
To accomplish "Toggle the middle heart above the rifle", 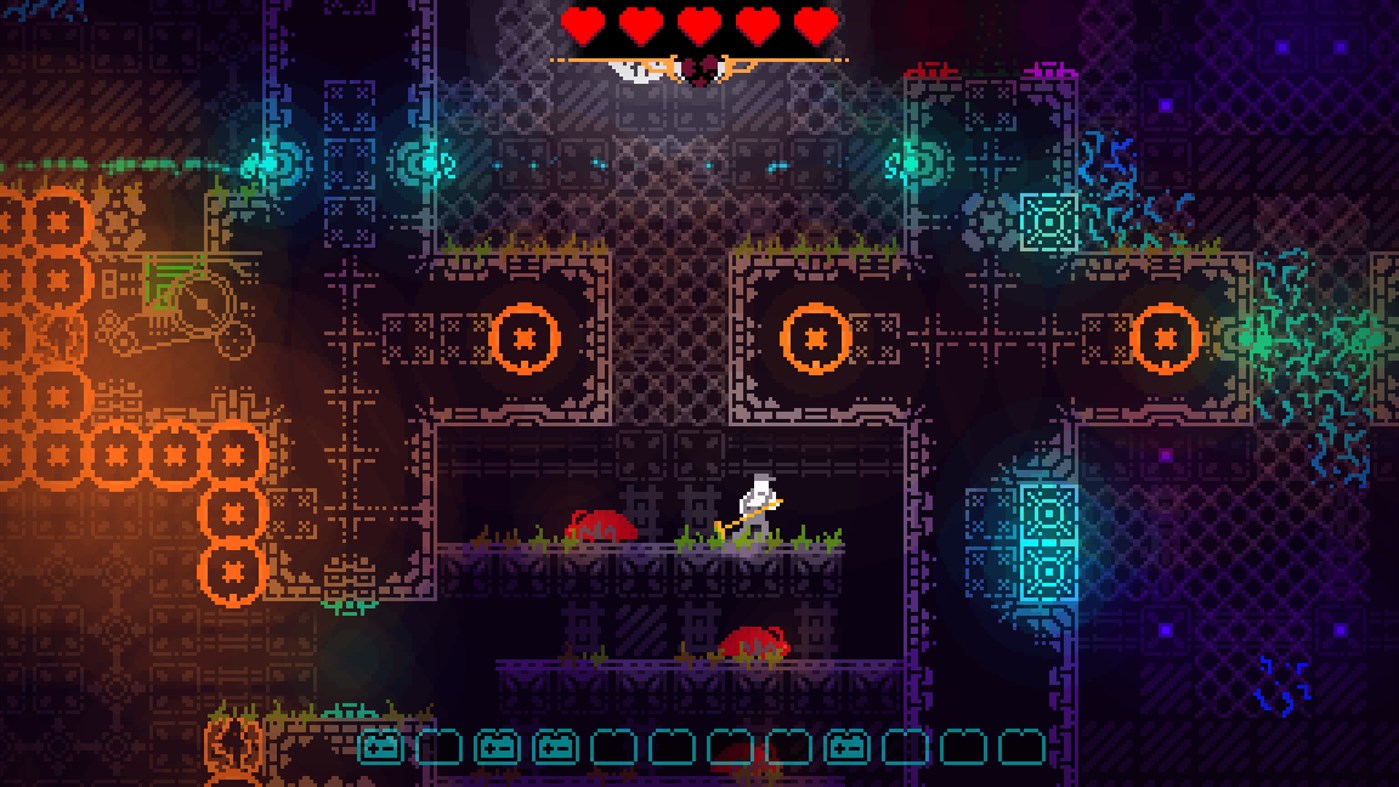I will click(x=699, y=25).
